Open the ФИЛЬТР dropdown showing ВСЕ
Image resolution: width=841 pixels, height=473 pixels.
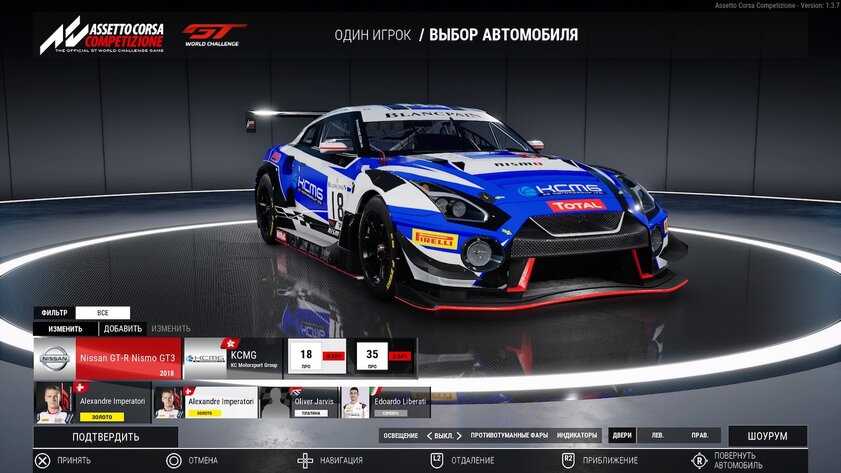pos(102,313)
